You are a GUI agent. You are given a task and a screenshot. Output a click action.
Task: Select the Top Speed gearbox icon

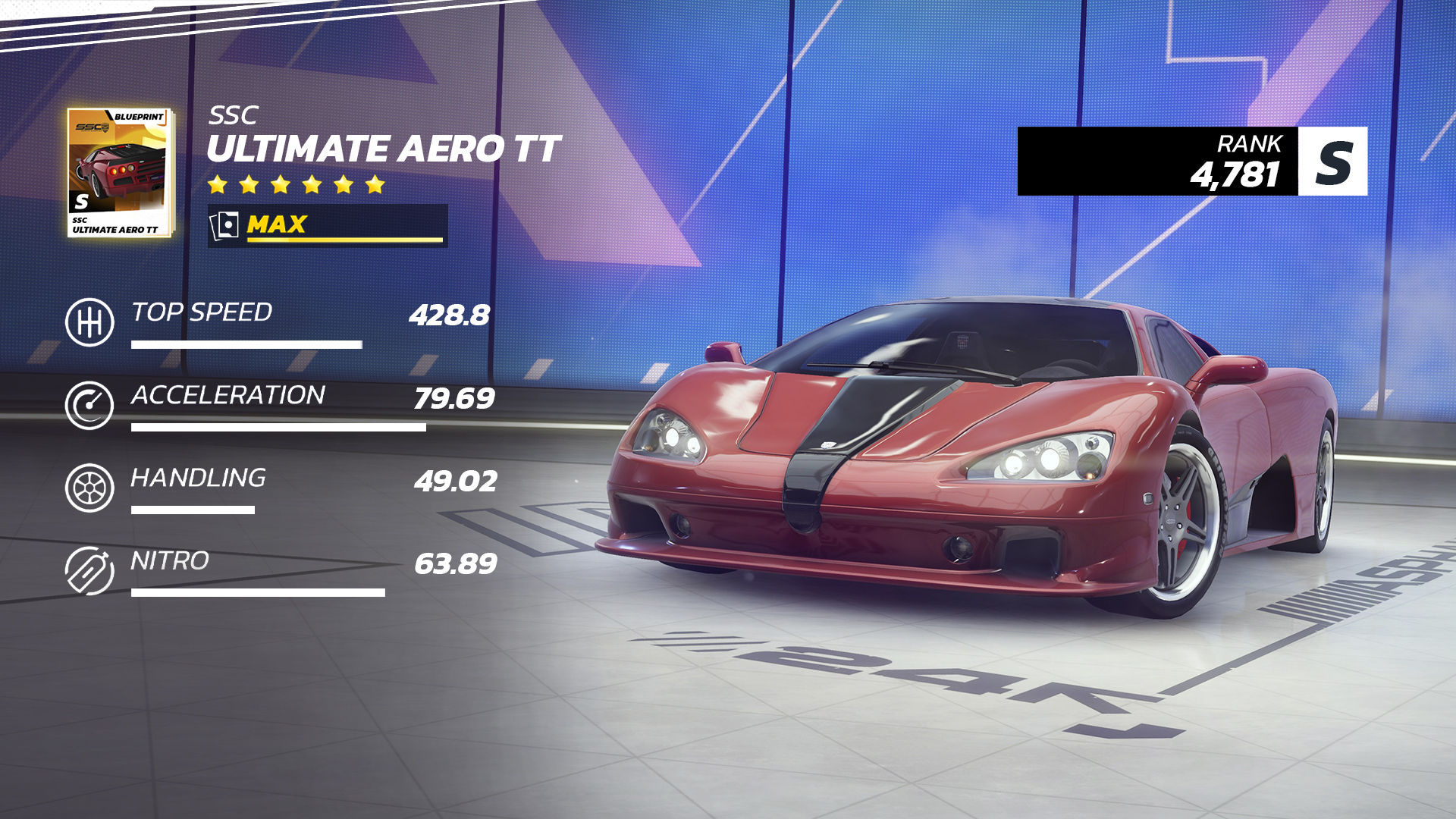90,321
